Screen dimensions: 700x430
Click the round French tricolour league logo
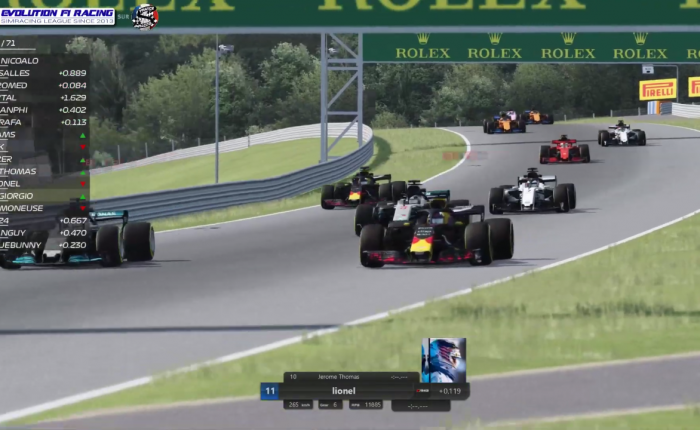pos(145,16)
